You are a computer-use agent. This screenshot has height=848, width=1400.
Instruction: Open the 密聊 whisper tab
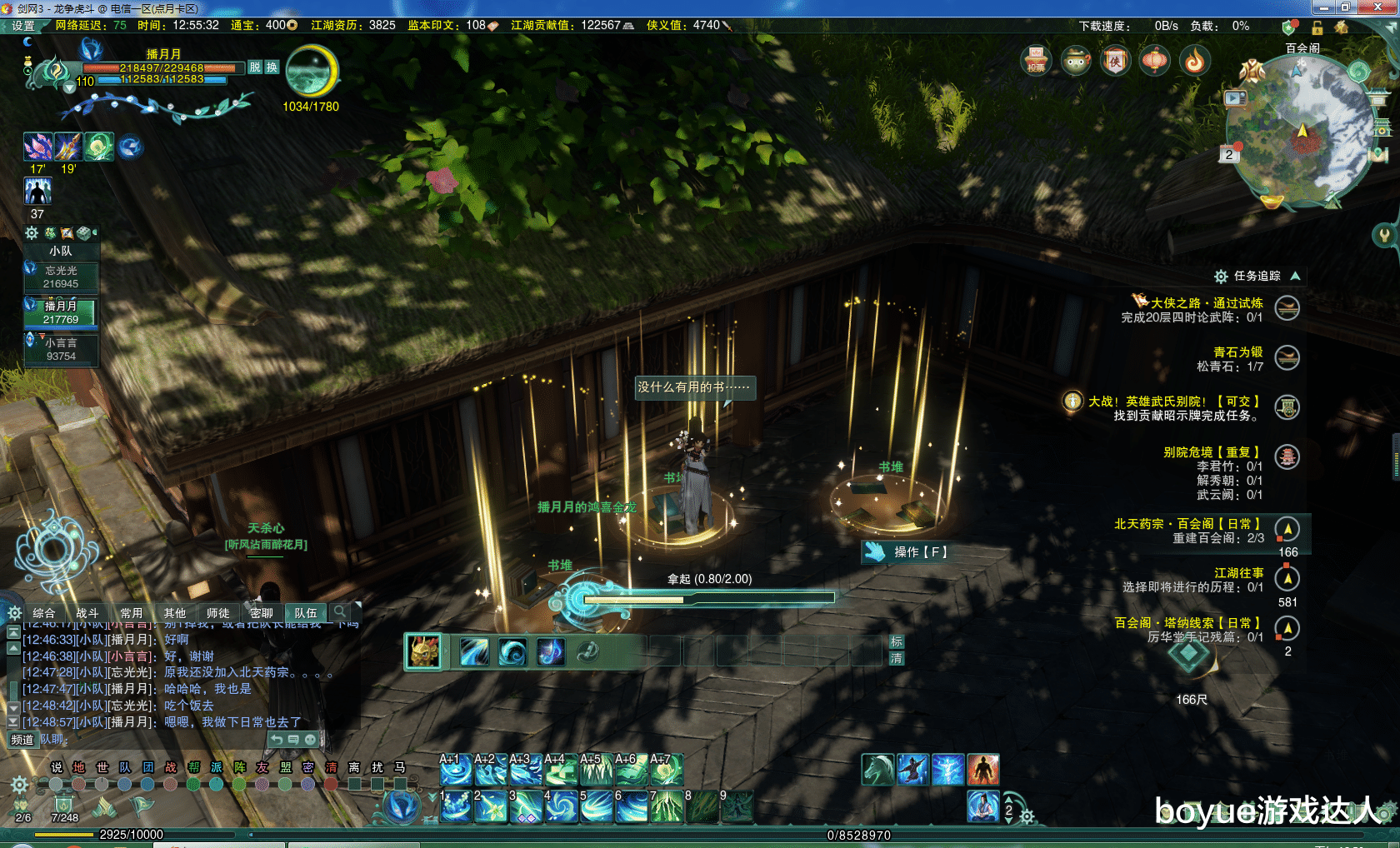262,613
